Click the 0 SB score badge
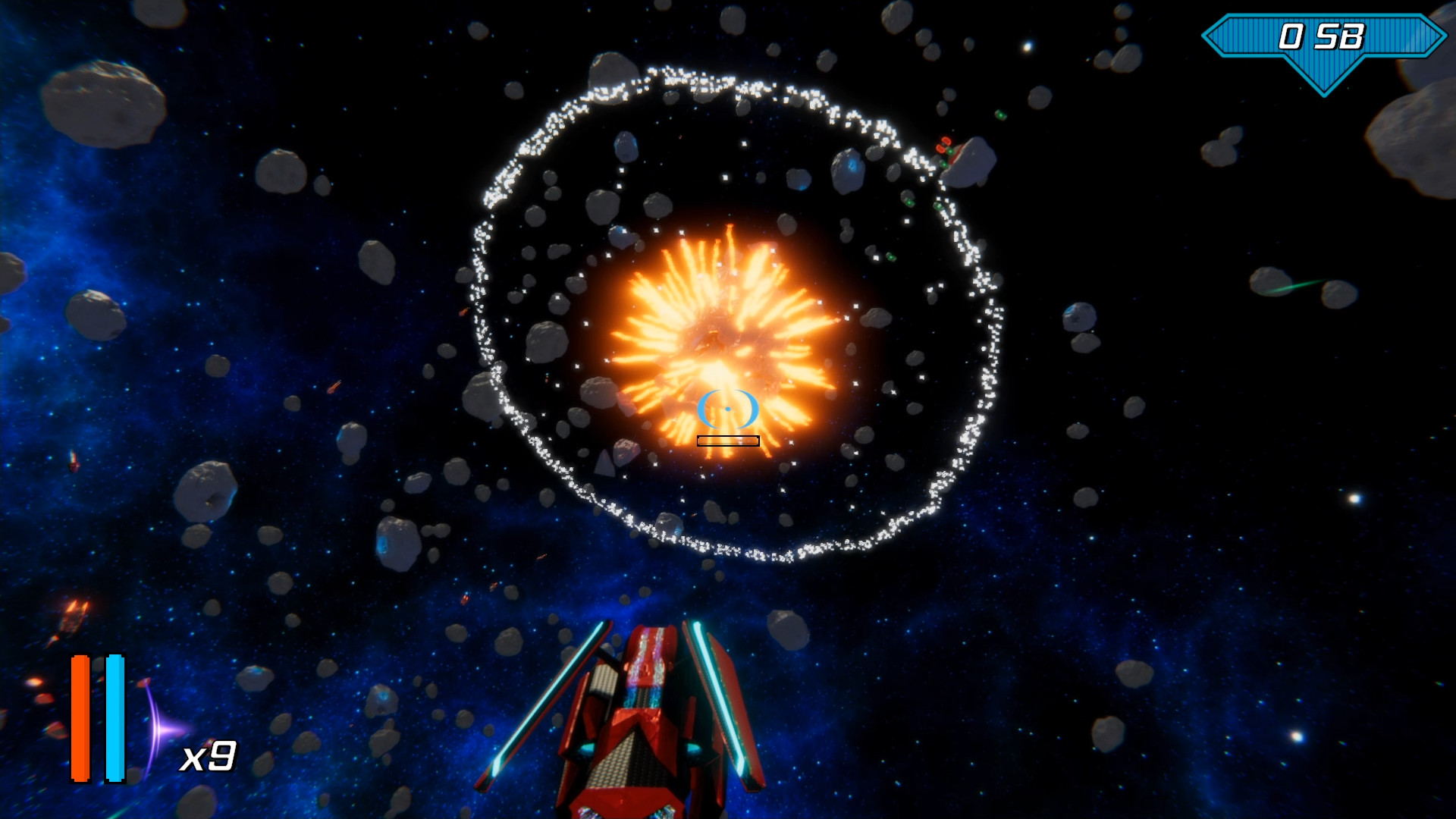This screenshot has height=819, width=1456. click(1323, 34)
